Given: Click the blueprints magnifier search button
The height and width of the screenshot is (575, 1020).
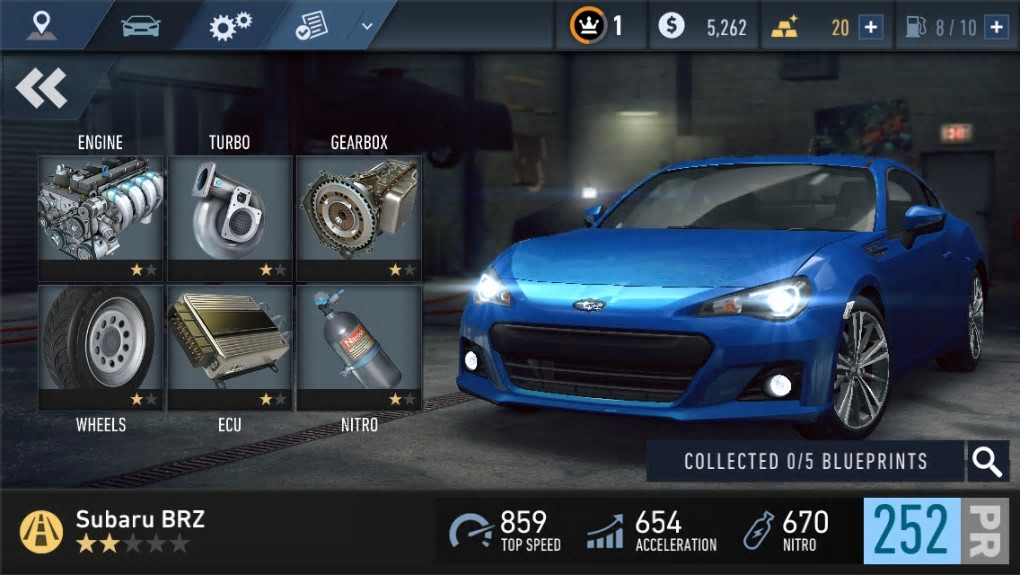Looking at the screenshot, I should (x=987, y=461).
